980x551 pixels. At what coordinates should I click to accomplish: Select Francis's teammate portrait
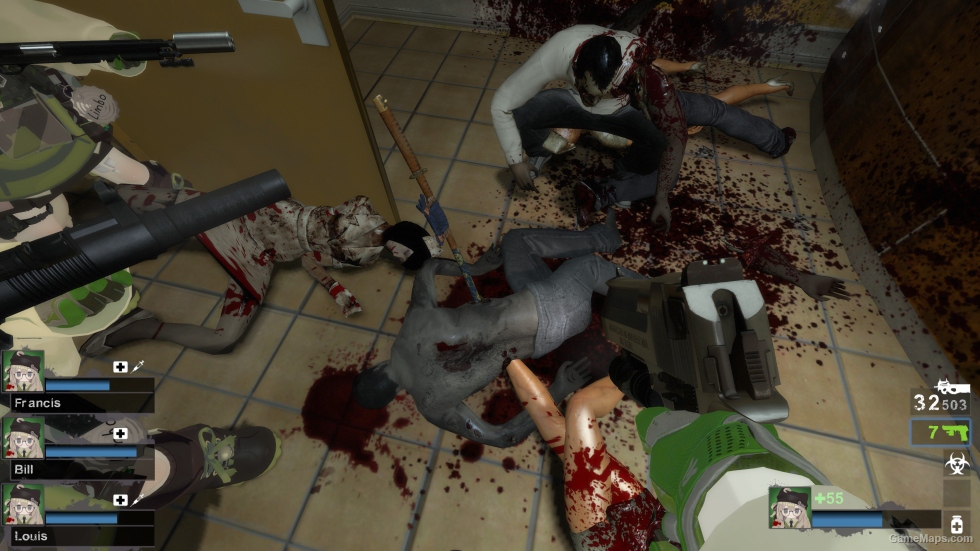[23, 371]
